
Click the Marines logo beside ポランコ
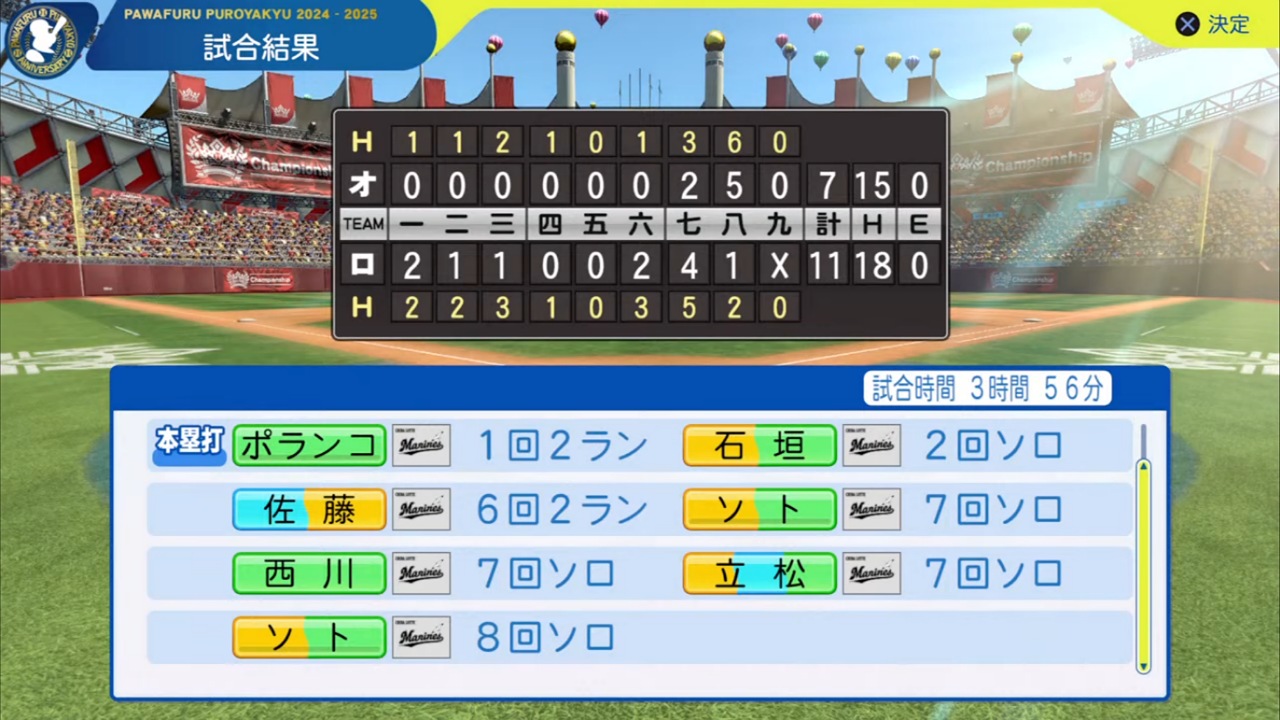coord(421,445)
